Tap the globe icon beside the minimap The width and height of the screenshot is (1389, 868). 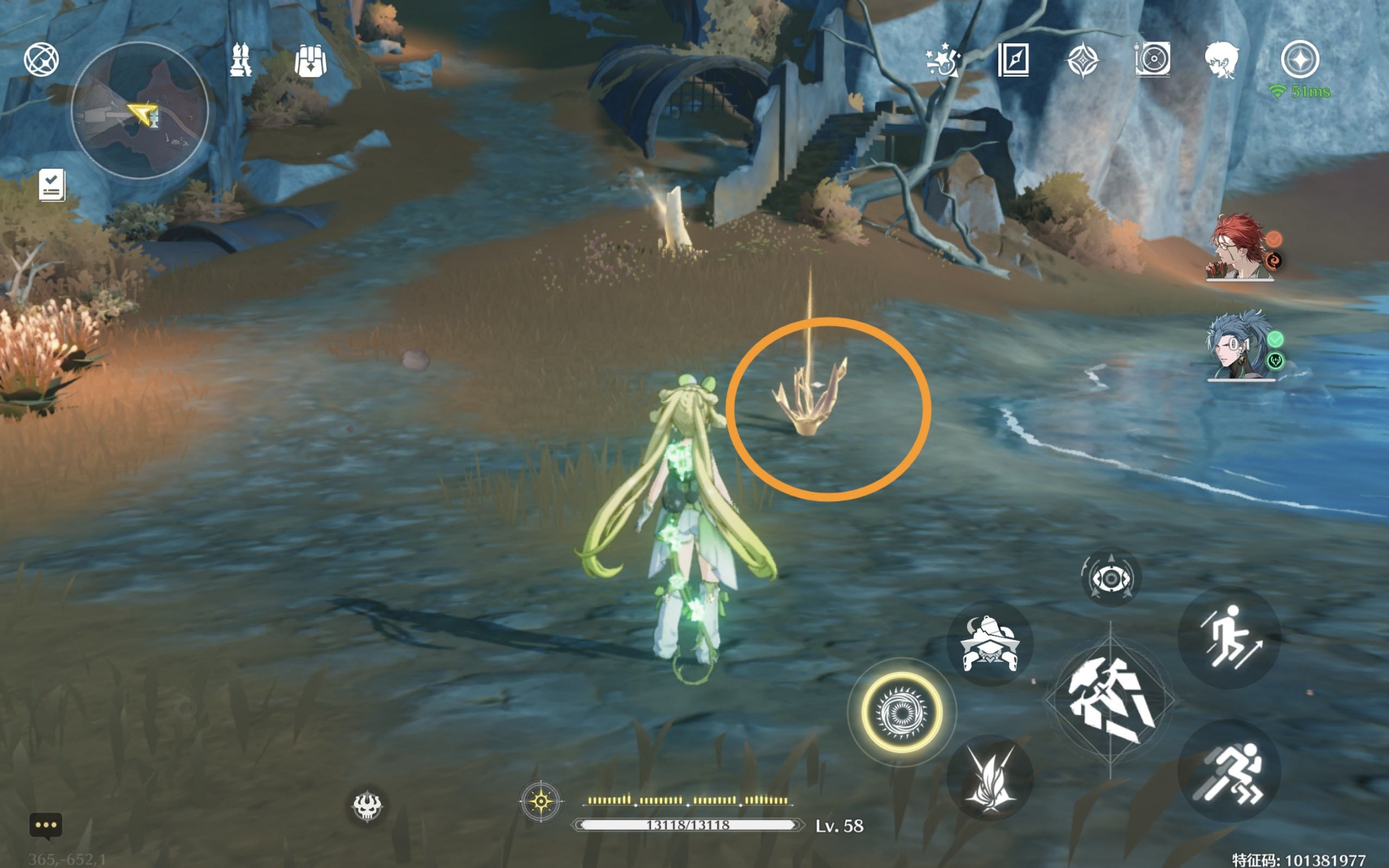41,59
